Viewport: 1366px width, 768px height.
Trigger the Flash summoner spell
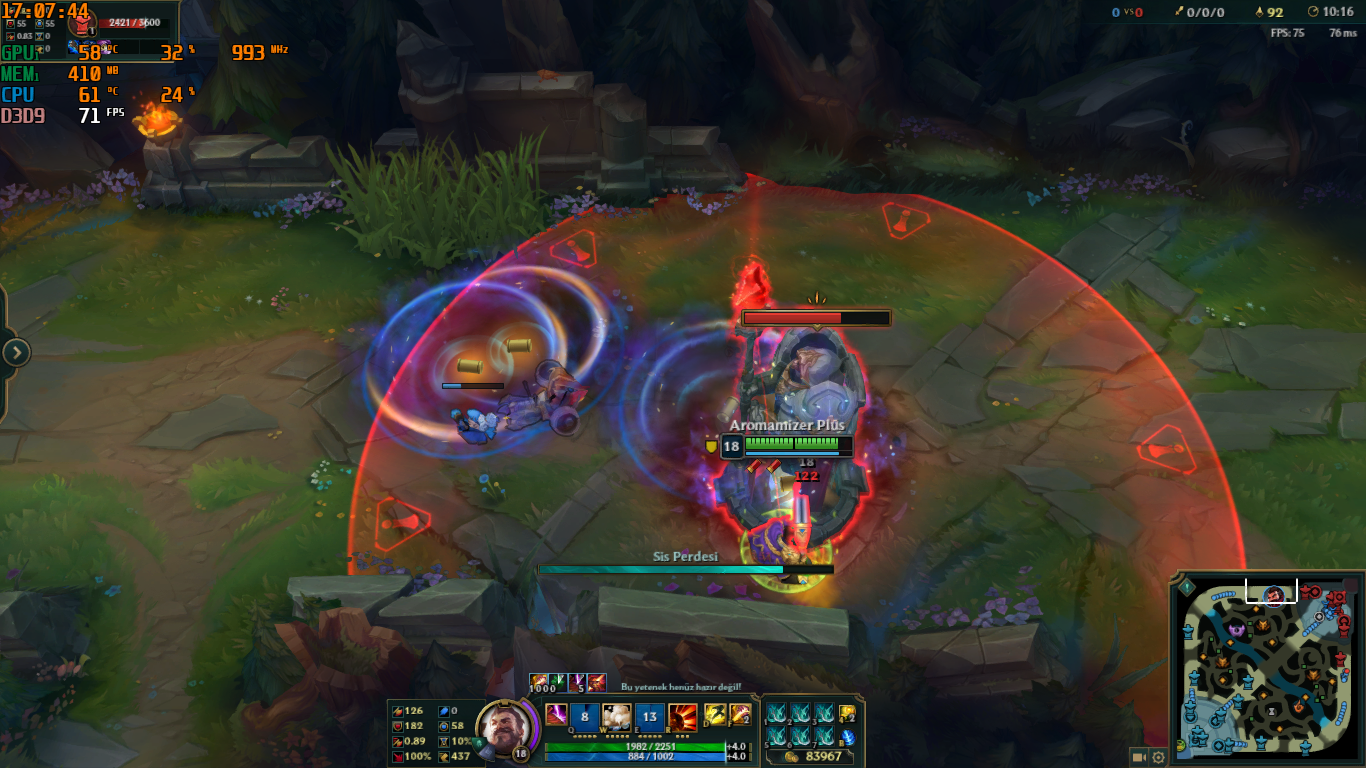(x=715, y=715)
